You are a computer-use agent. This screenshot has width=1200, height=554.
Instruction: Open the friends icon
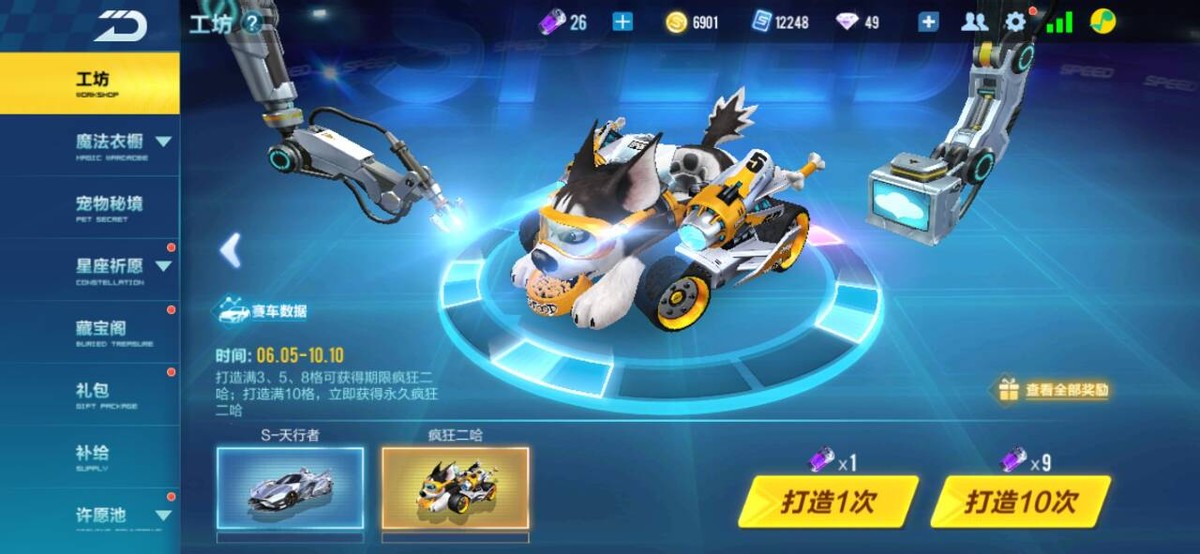[974, 22]
